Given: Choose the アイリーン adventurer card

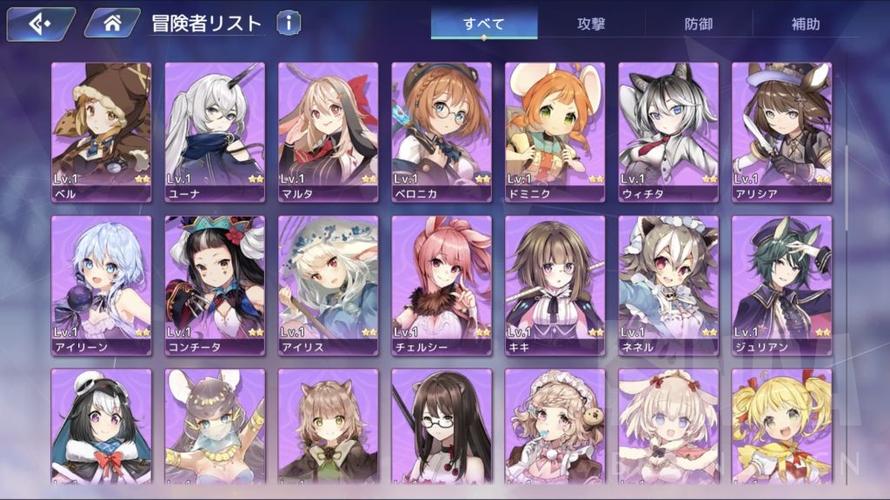Looking at the screenshot, I should pos(101,285).
